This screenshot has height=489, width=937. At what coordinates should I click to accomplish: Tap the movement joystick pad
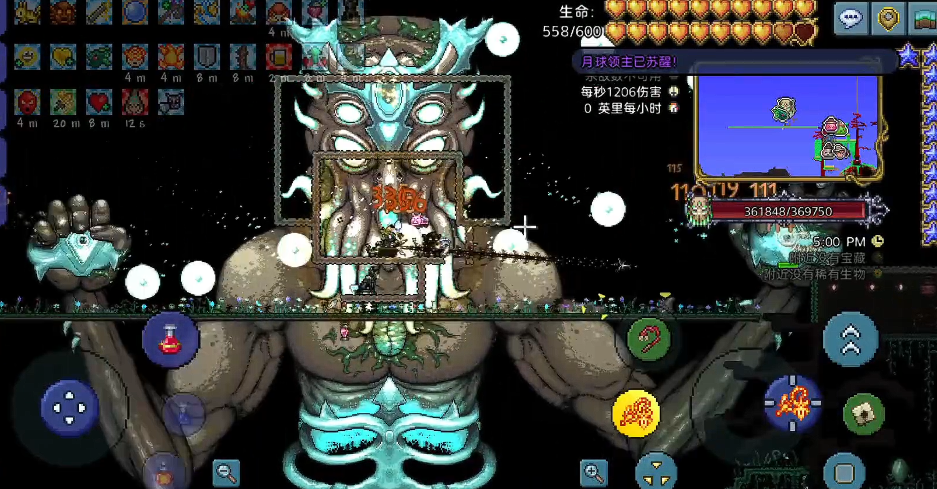(x=69, y=407)
